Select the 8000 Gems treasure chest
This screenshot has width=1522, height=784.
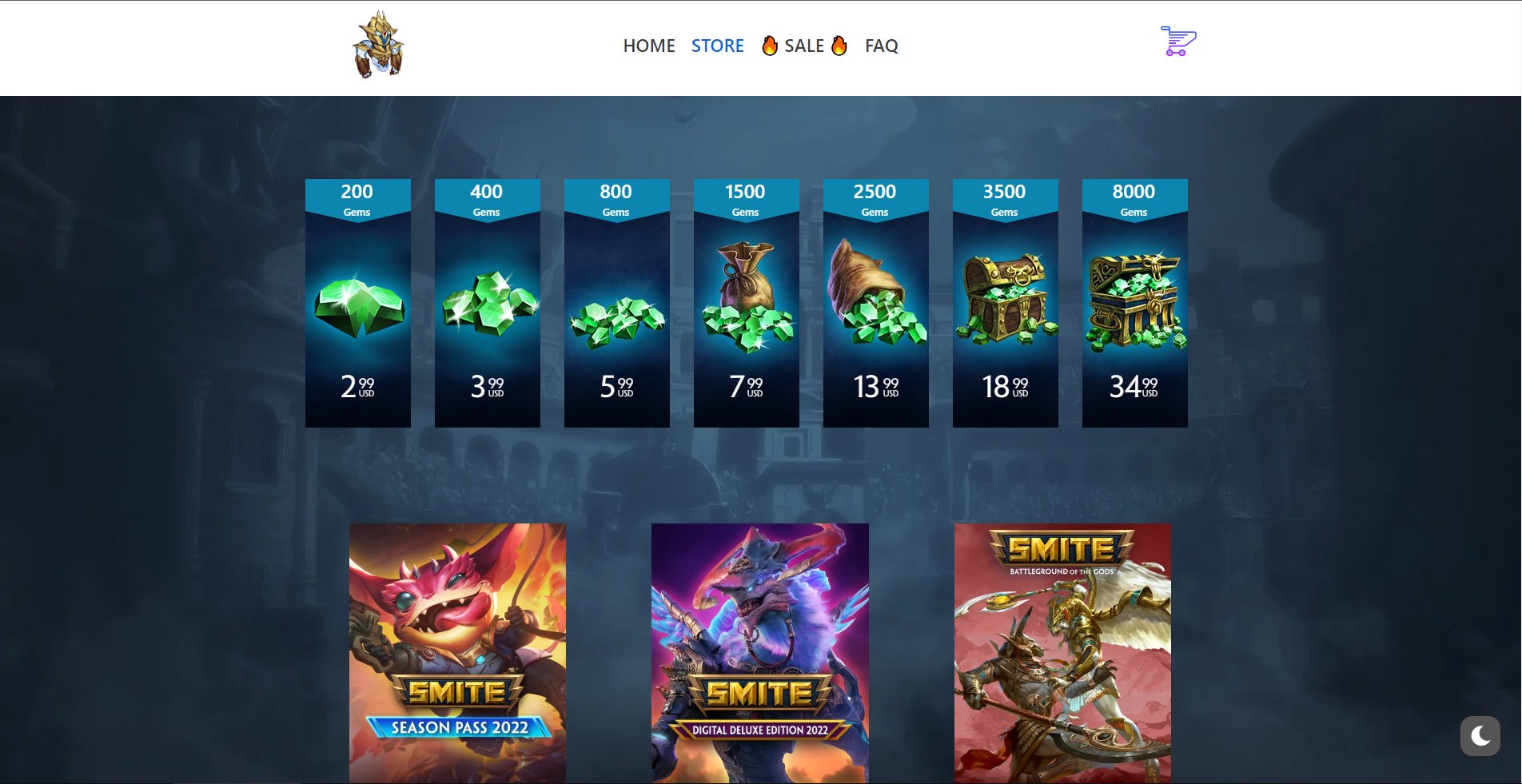click(1134, 304)
